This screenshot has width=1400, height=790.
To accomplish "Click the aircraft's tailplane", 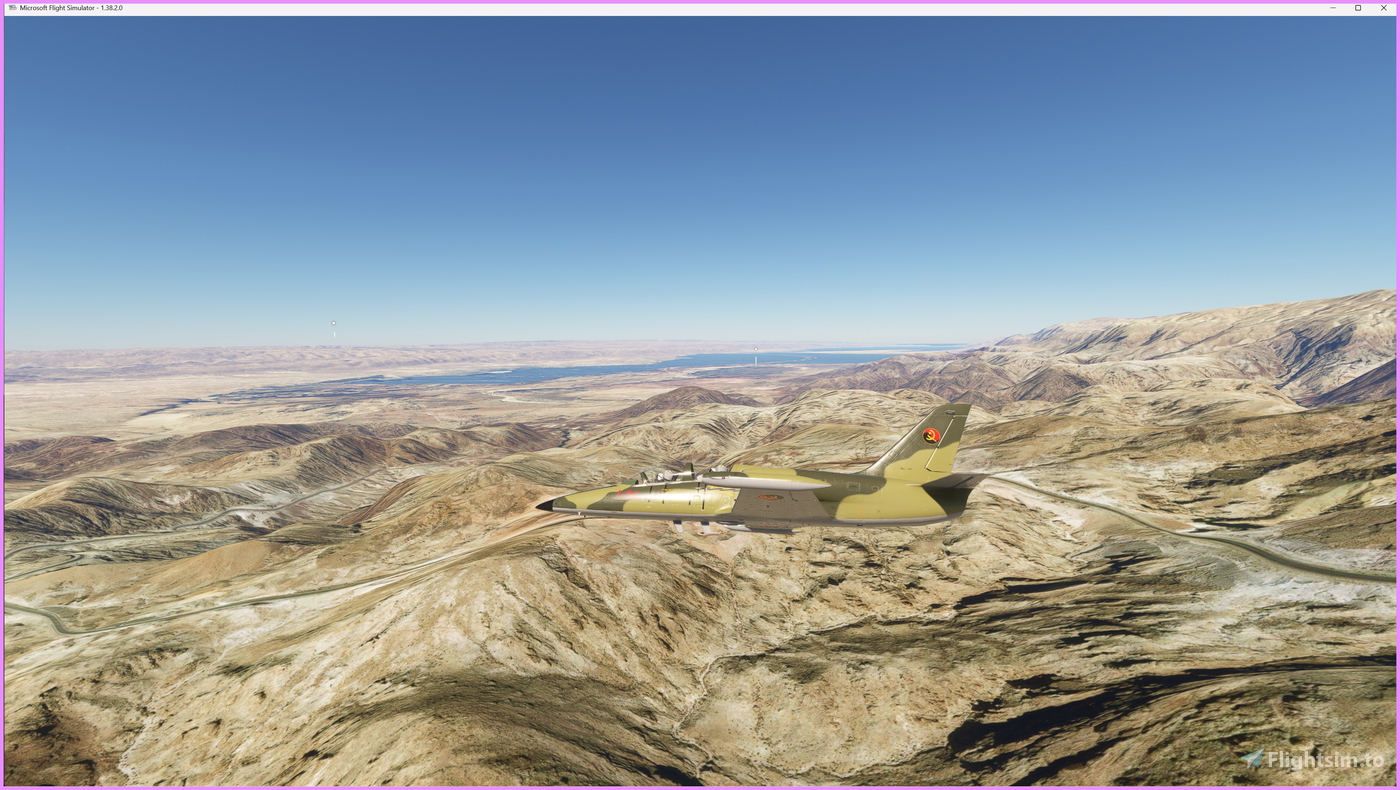I will click(x=950, y=488).
